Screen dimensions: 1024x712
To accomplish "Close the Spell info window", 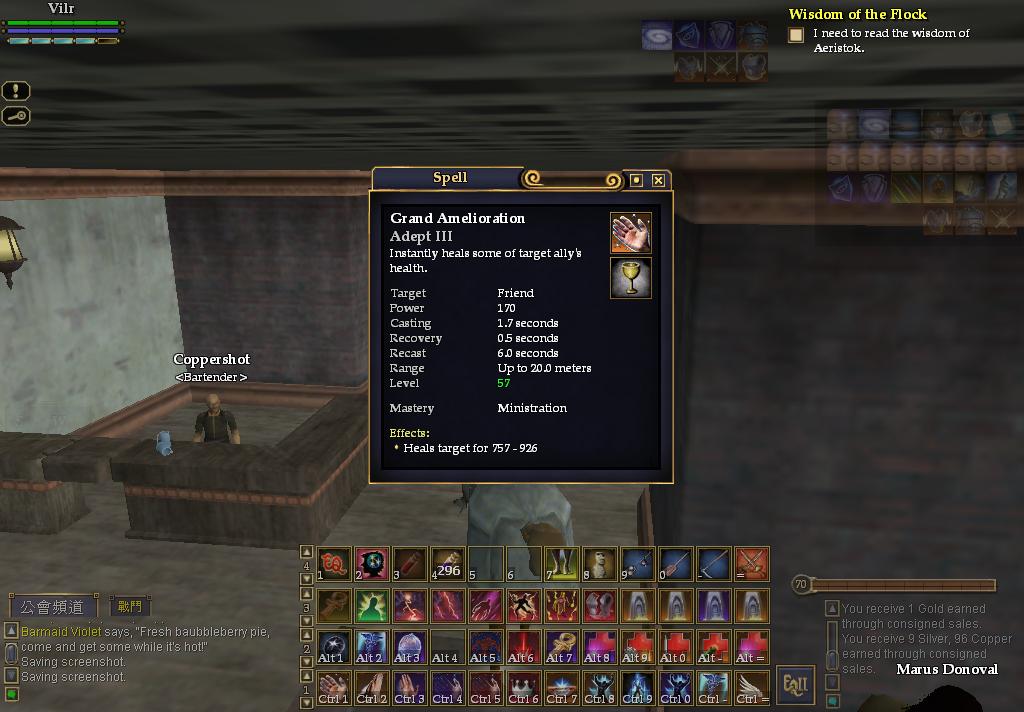I will [x=658, y=180].
